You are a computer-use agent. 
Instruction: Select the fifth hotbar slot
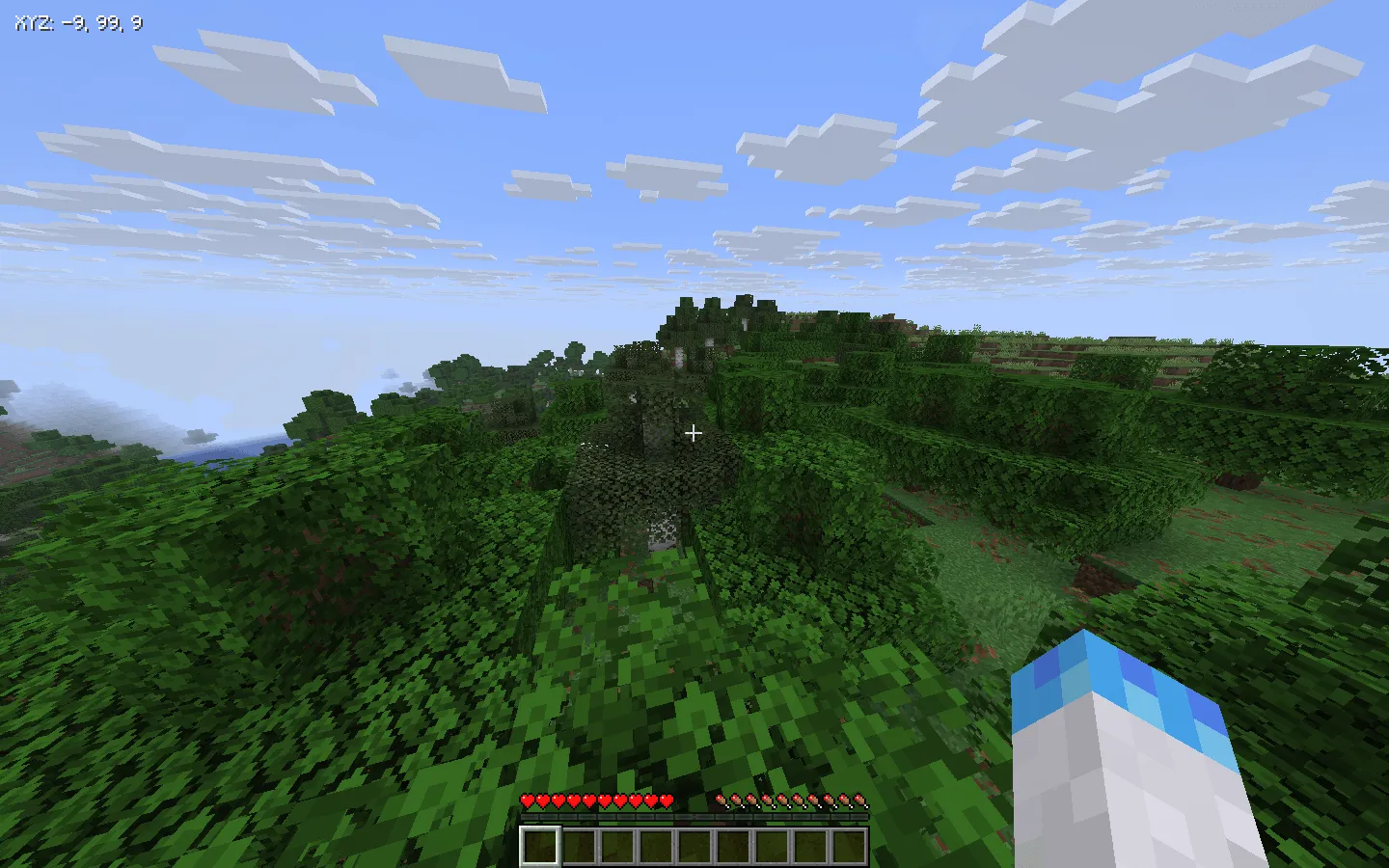pos(694,844)
